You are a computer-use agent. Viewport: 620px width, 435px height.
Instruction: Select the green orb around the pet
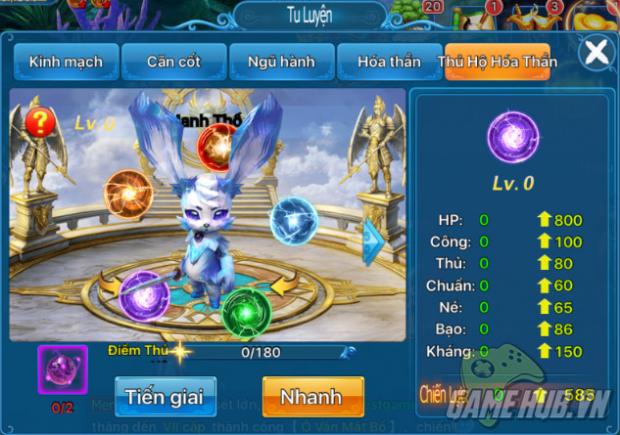tap(245, 310)
